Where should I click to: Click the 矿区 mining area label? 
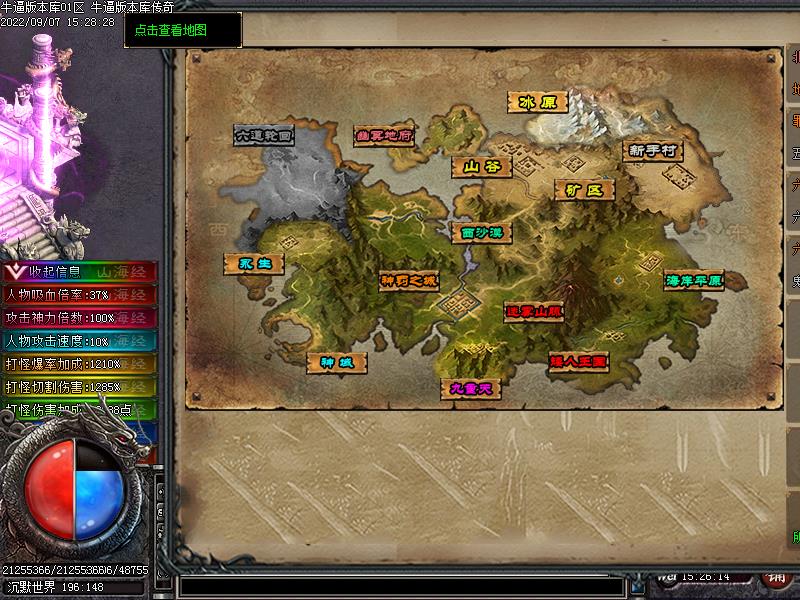pos(585,190)
